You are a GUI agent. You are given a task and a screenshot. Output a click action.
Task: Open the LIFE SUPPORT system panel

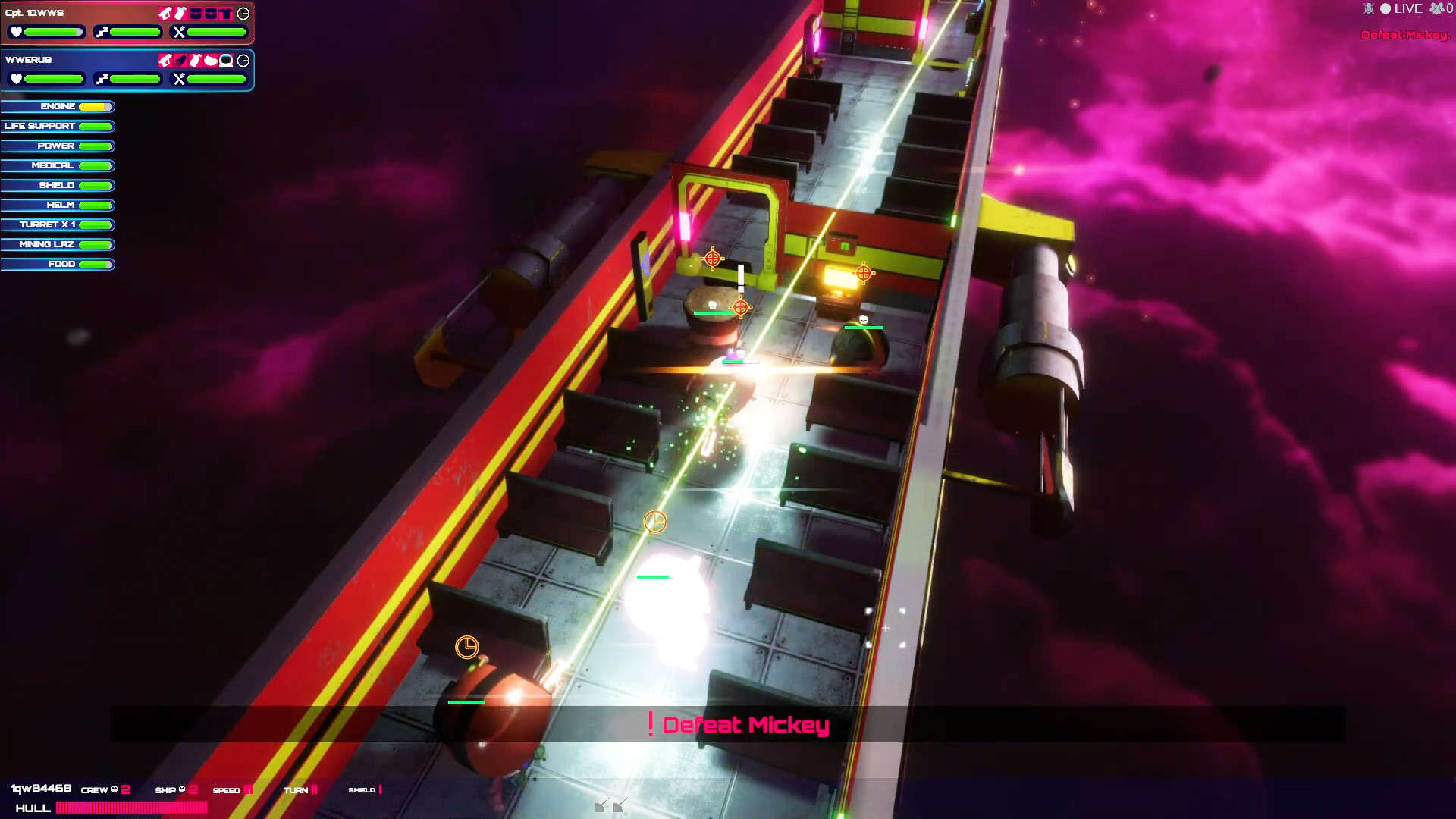pos(58,126)
